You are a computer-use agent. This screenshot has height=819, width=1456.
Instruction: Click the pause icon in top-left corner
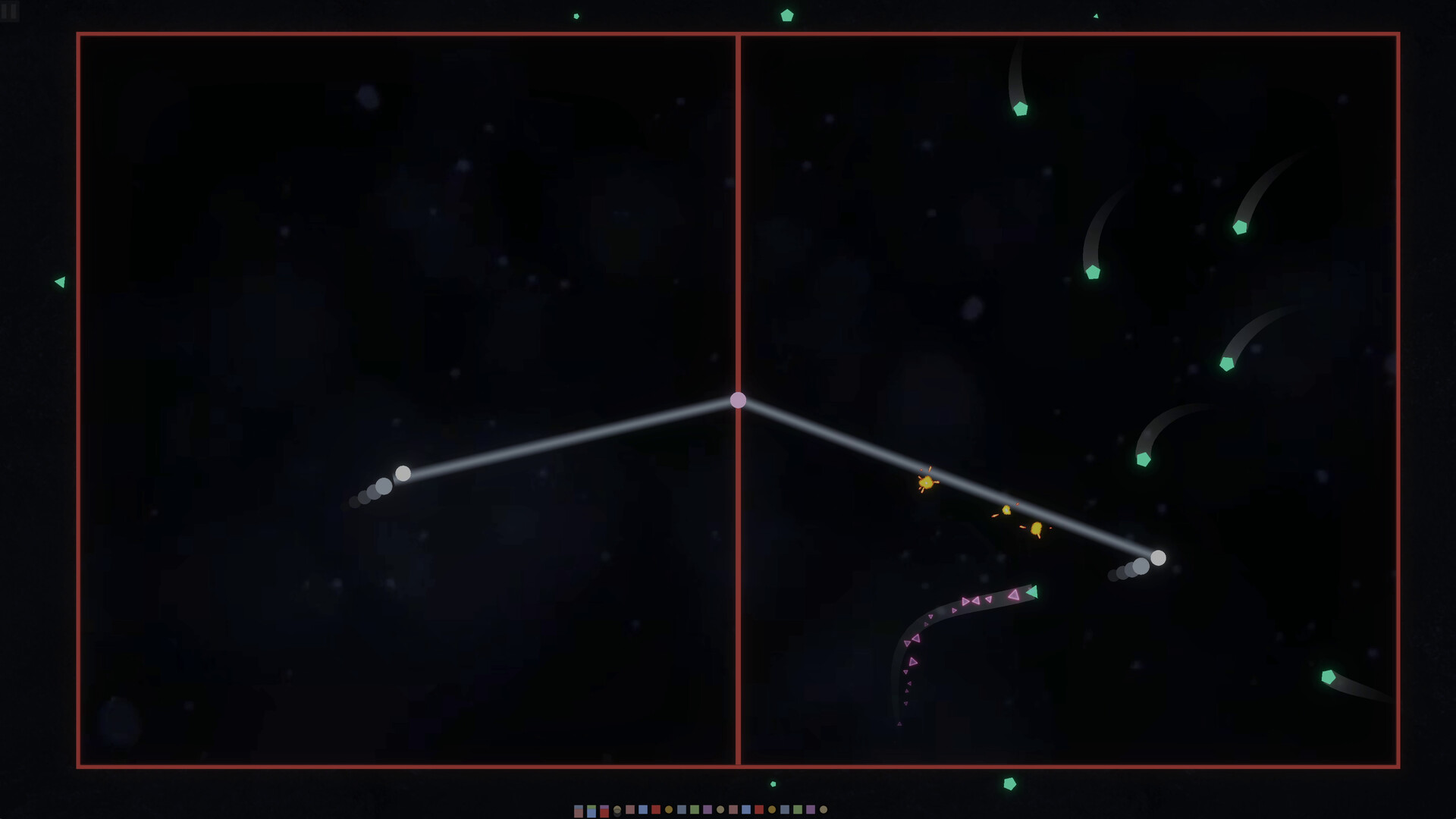pos(11,11)
